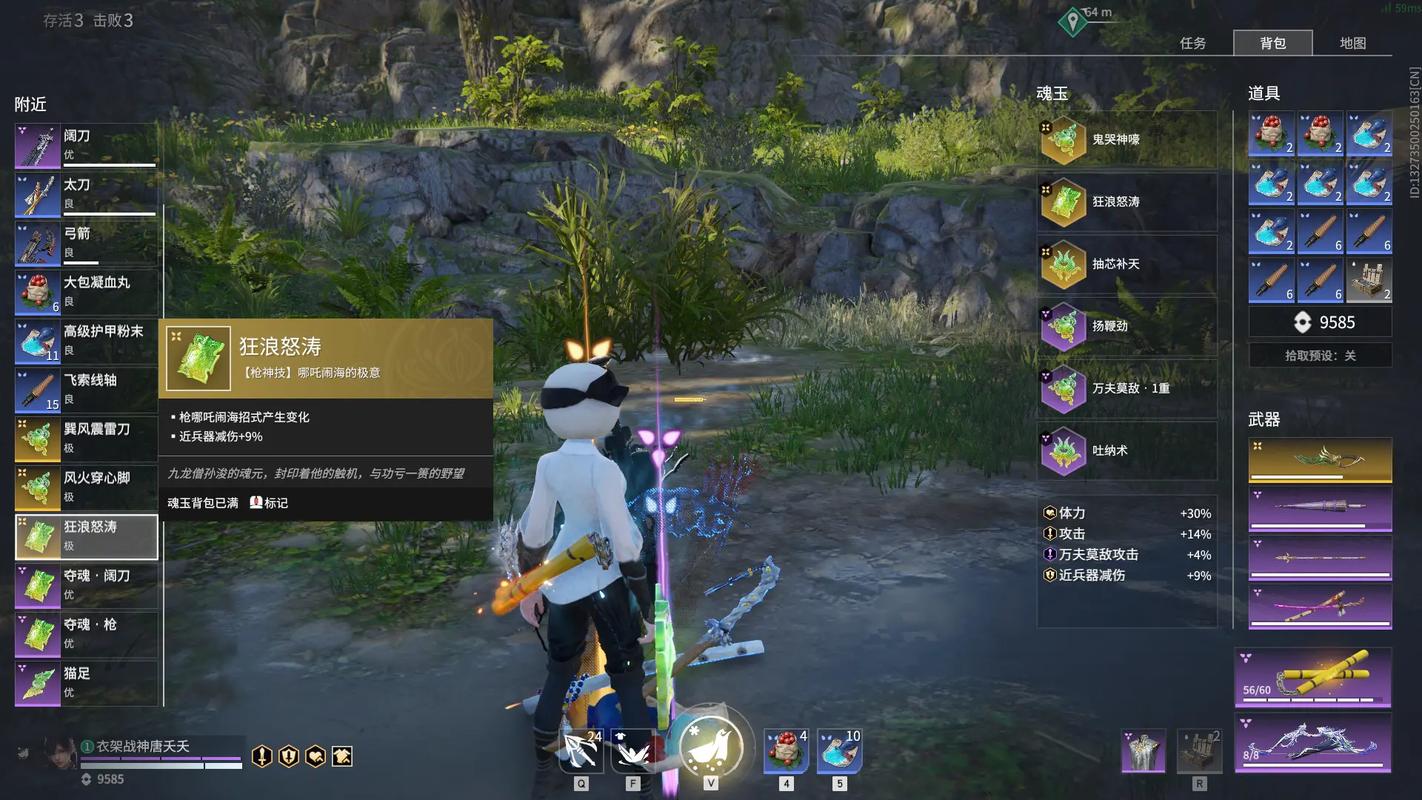Select the 巽风震雷刀 soul jade nearby
The width and height of the screenshot is (1422, 800).
point(87,440)
